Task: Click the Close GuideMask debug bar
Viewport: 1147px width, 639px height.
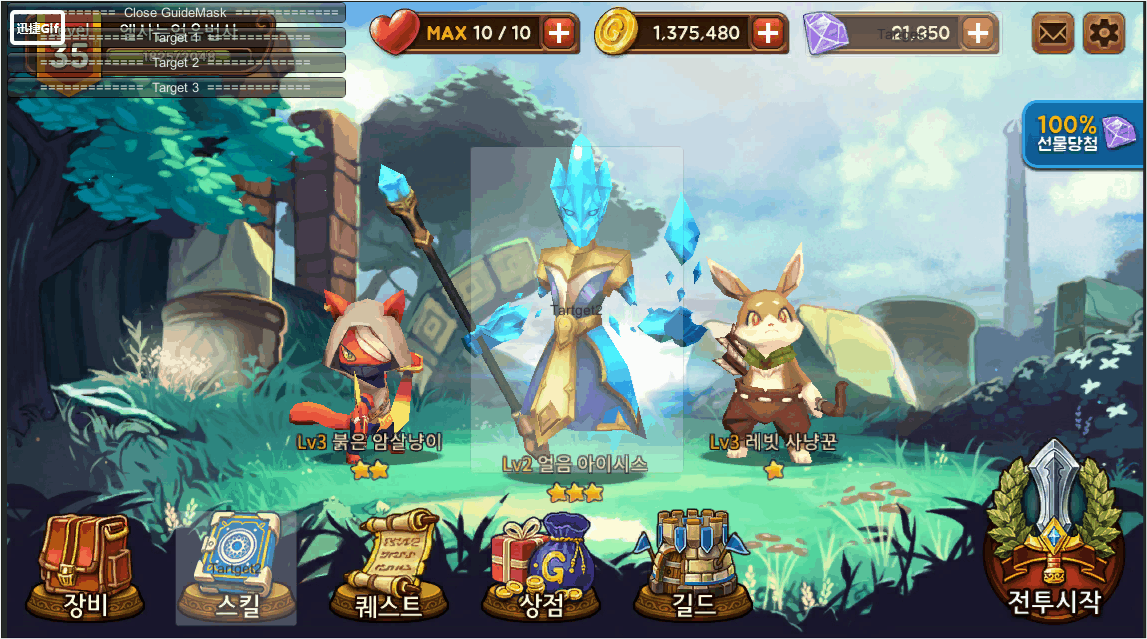Action: (176, 13)
